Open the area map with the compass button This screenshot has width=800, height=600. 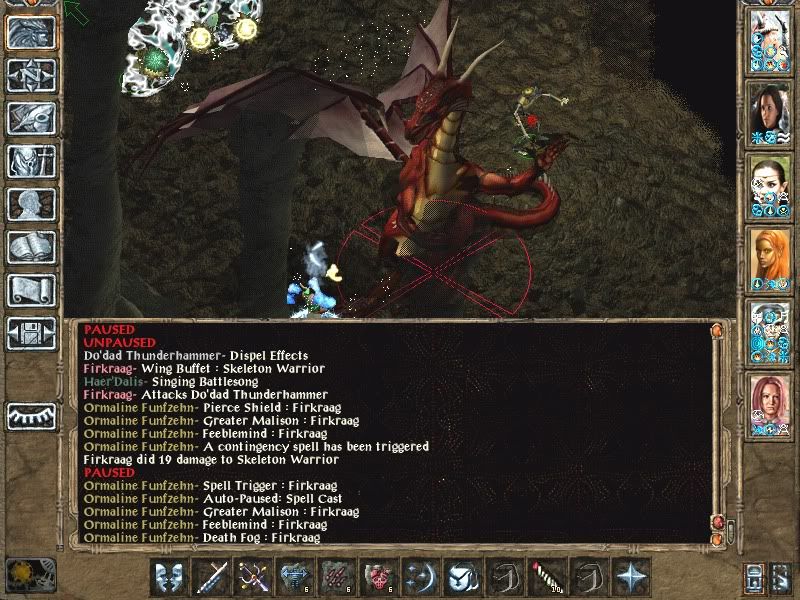31,75
